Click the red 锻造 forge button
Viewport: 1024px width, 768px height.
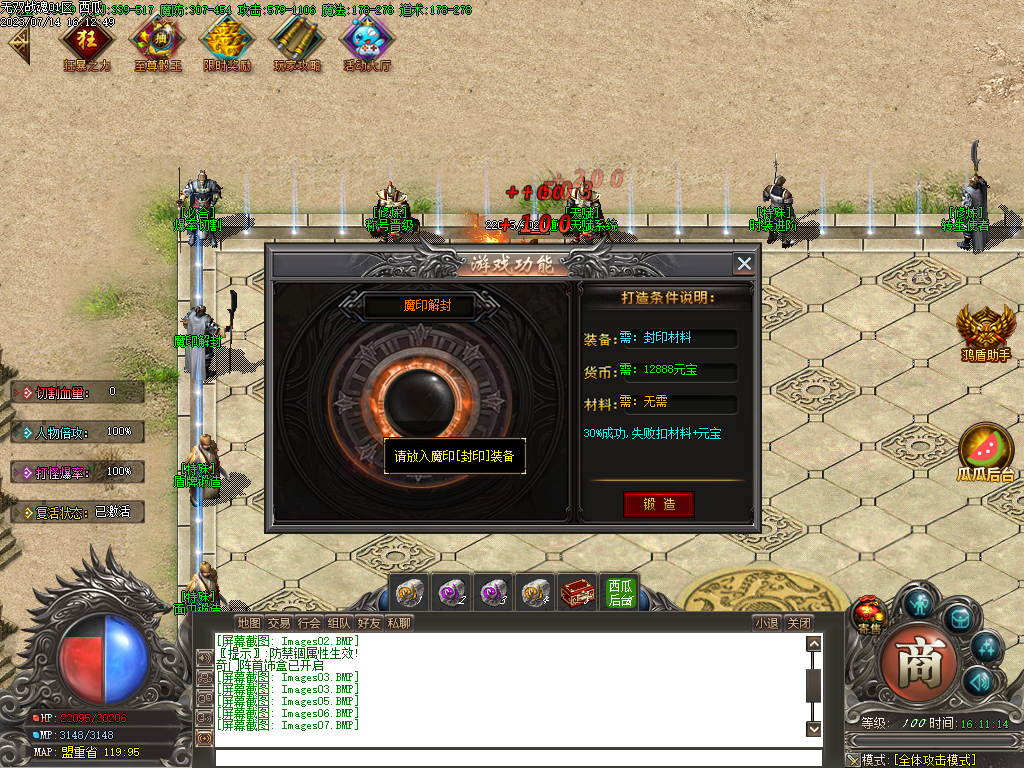[658, 504]
